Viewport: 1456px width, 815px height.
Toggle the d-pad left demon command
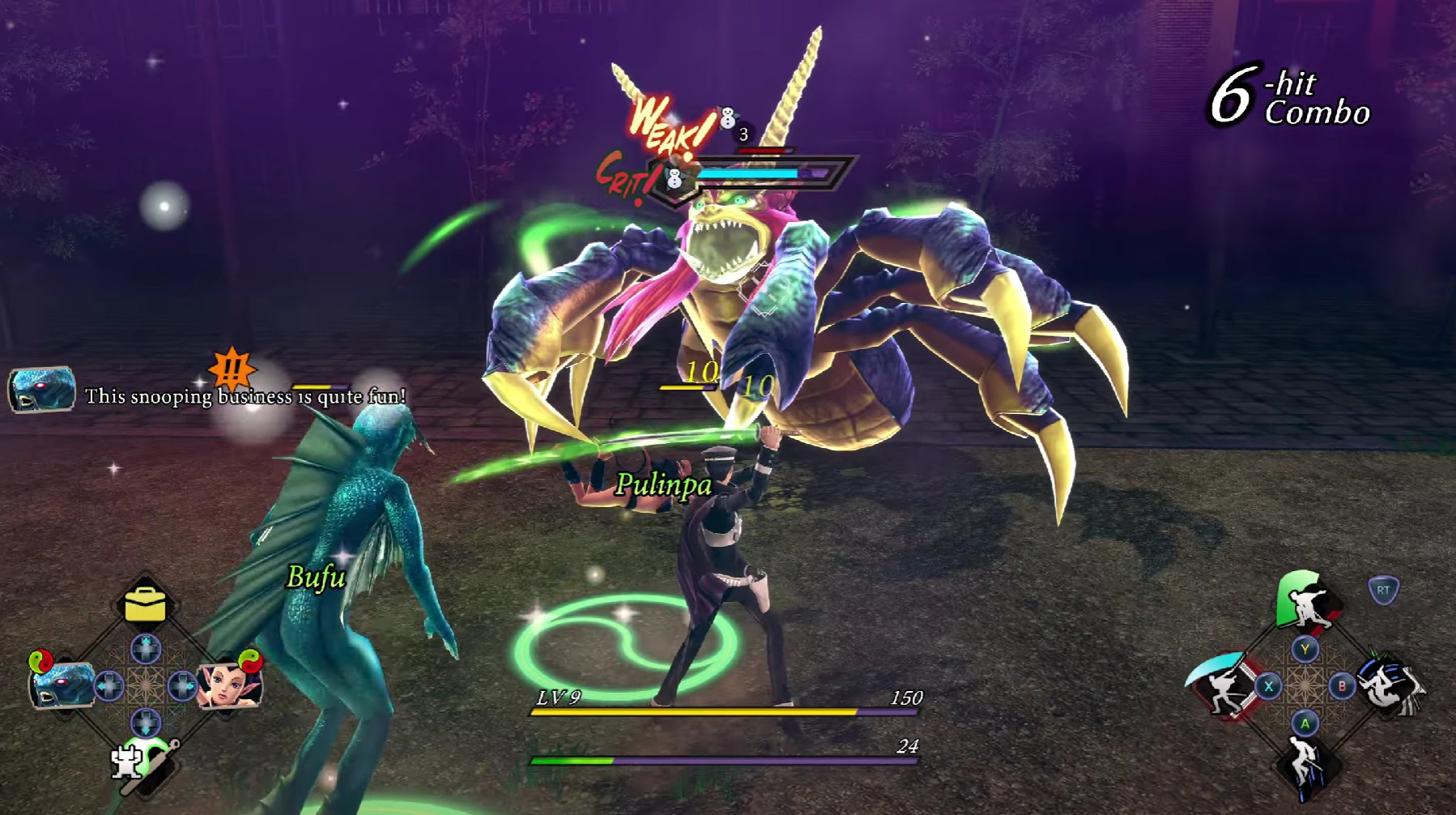108,685
